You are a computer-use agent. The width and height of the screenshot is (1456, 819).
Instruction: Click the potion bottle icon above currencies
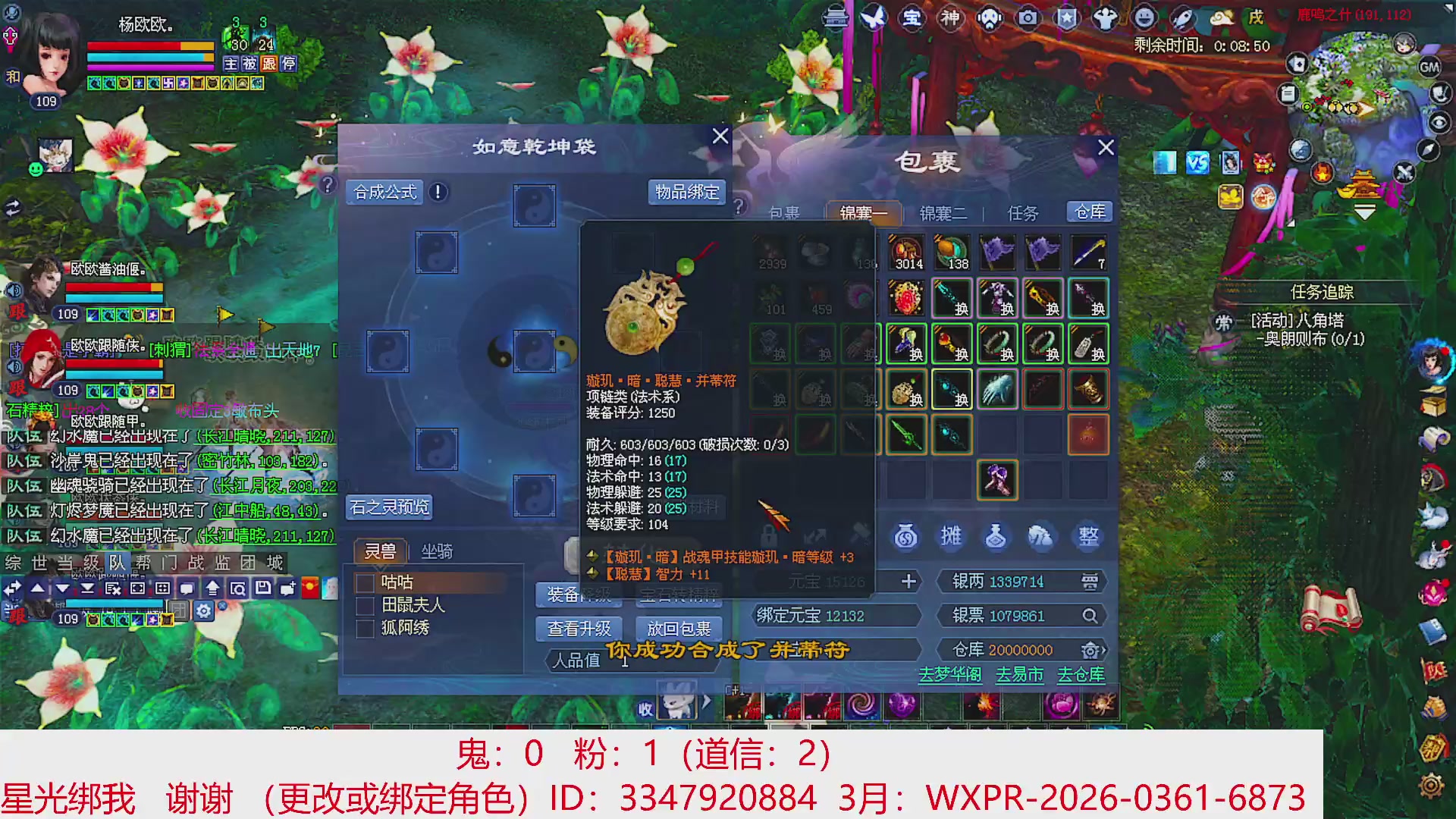pyautogui.click(x=995, y=536)
